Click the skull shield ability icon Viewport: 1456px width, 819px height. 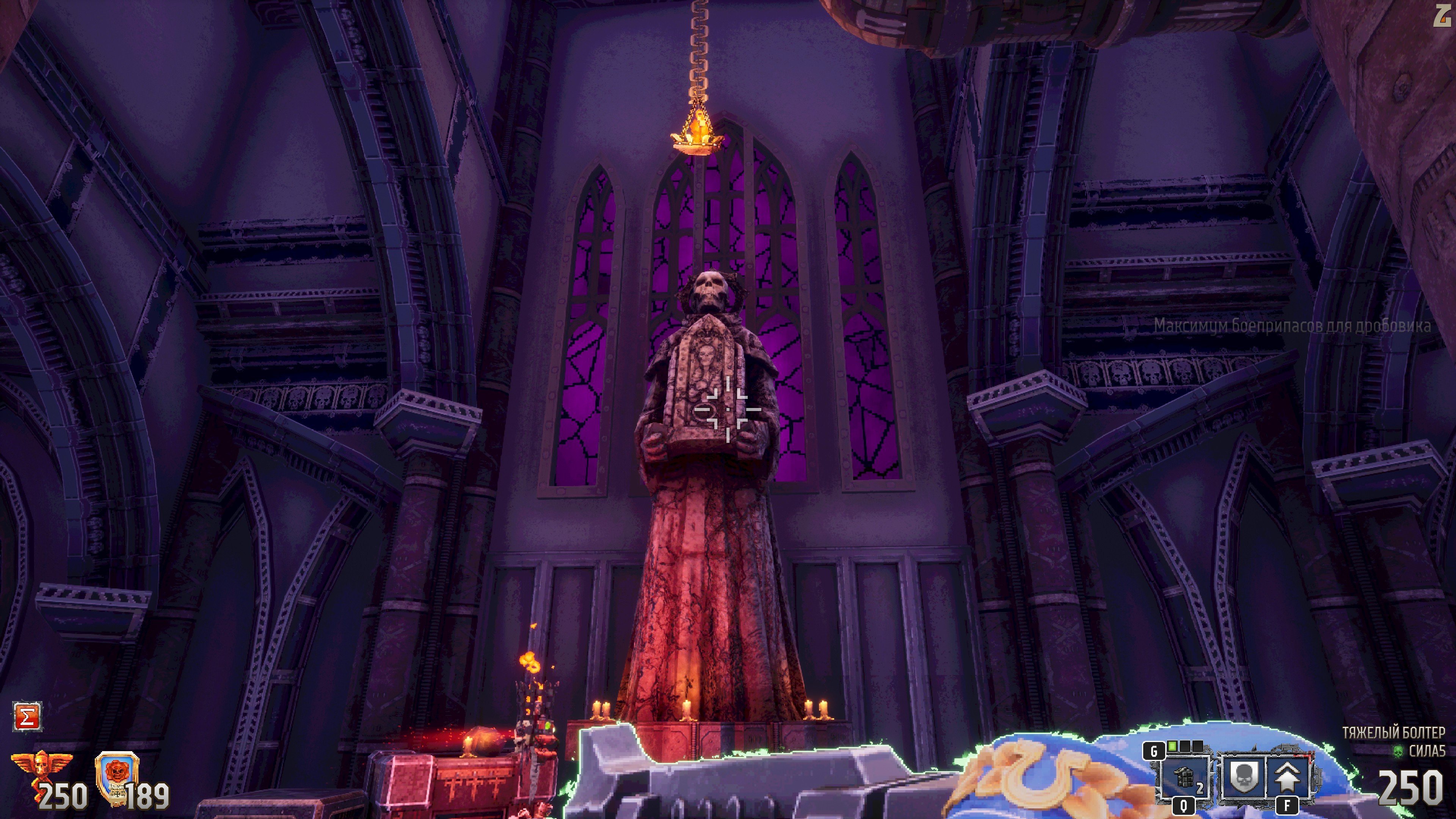click(1242, 778)
